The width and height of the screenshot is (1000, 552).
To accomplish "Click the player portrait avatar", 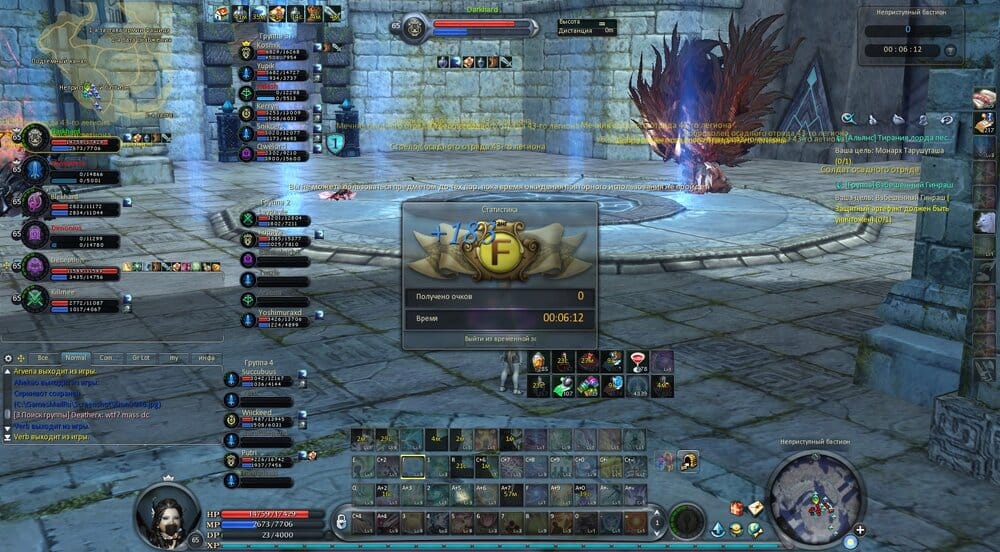I will click(167, 510).
